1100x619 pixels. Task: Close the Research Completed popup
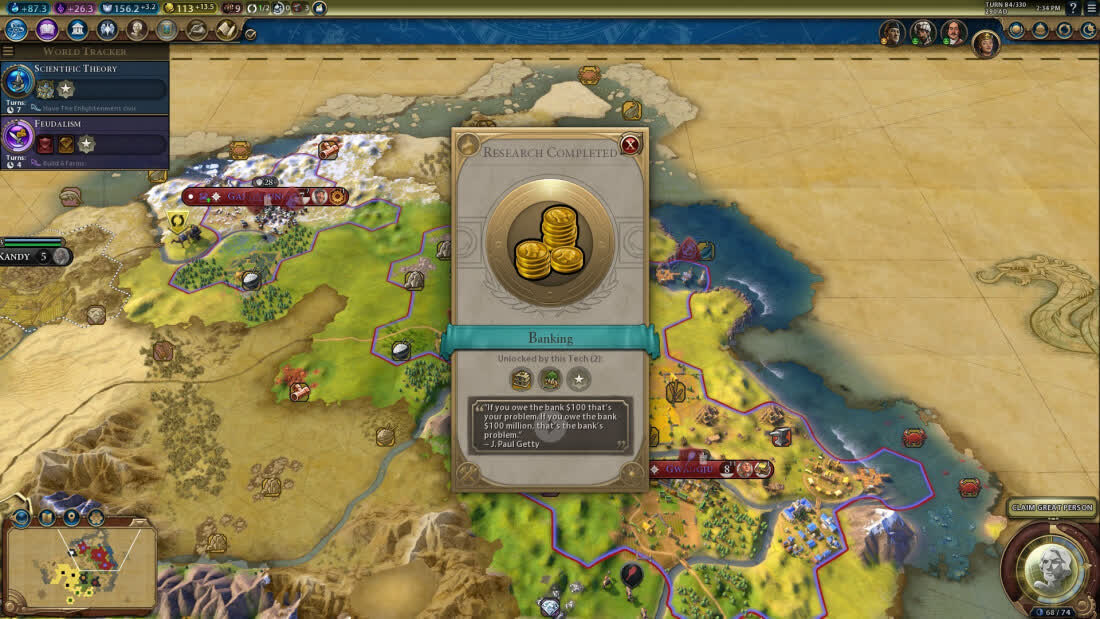630,145
